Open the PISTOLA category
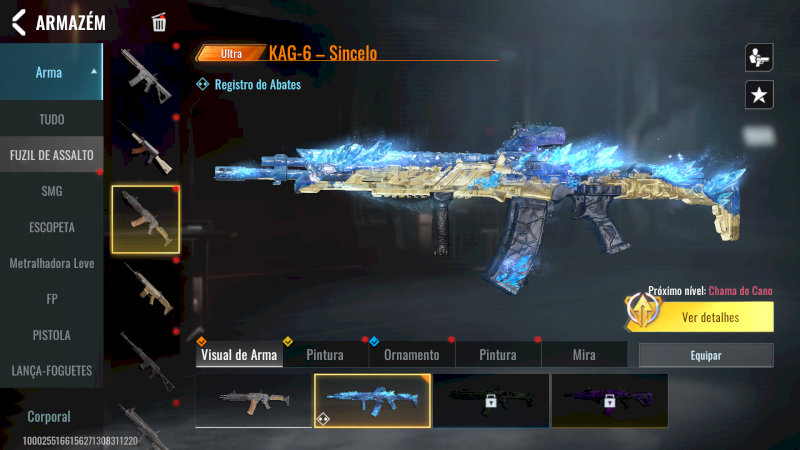 [x=51, y=335]
